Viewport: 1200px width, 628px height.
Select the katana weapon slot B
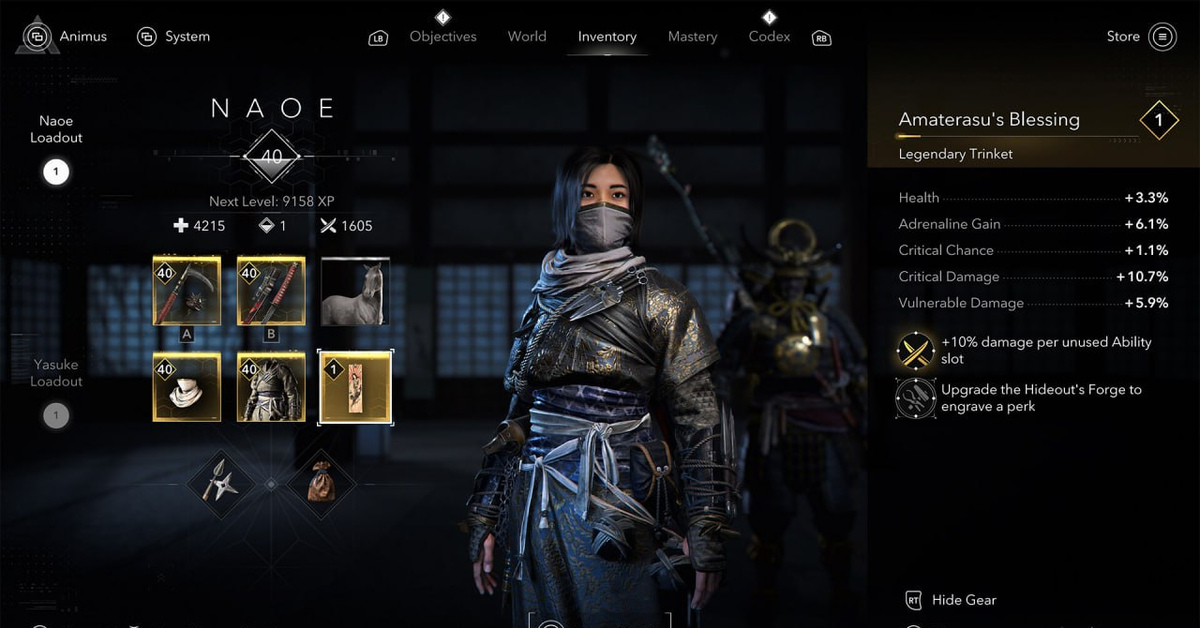(x=271, y=290)
